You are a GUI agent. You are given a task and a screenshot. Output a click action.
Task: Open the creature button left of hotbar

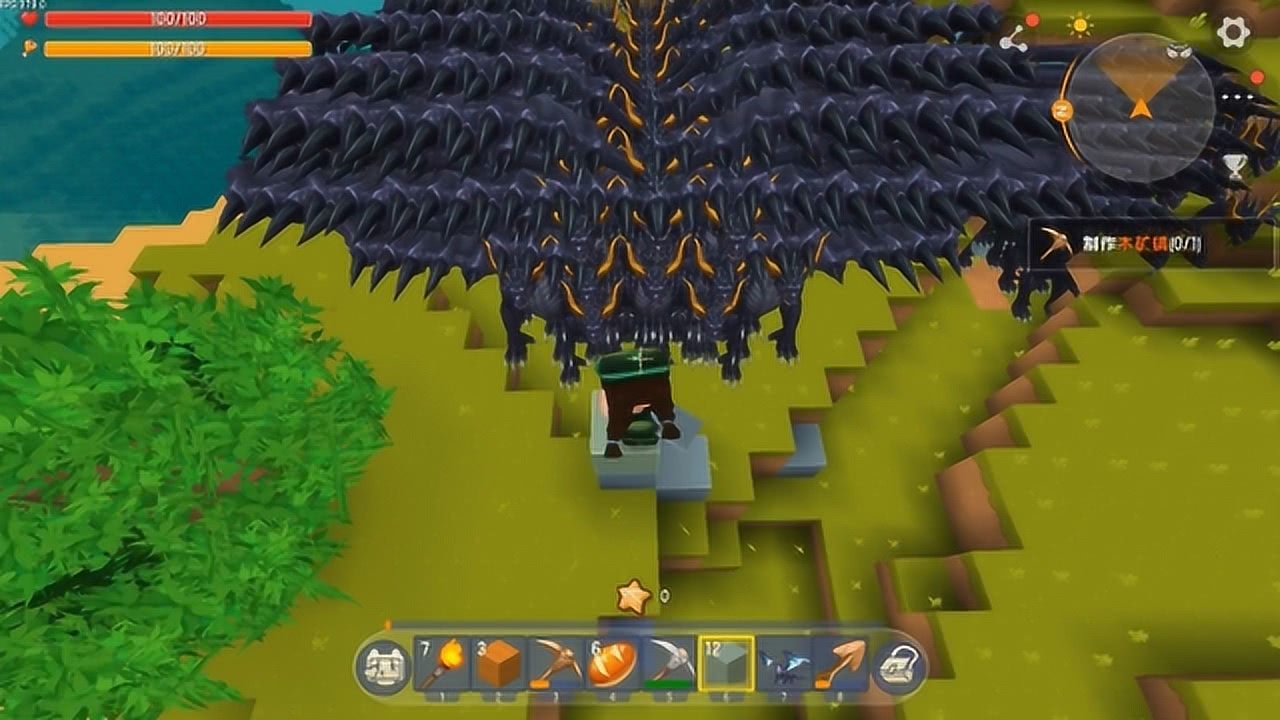(x=383, y=666)
